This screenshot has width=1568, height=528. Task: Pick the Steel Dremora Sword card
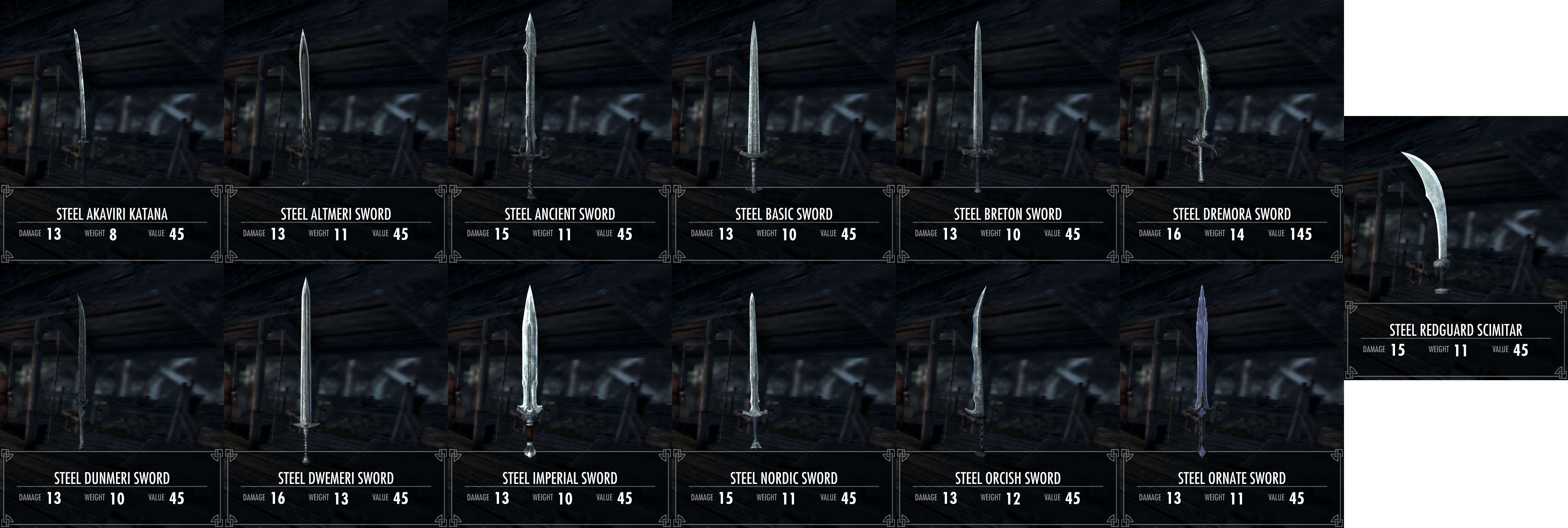(x=1232, y=131)
